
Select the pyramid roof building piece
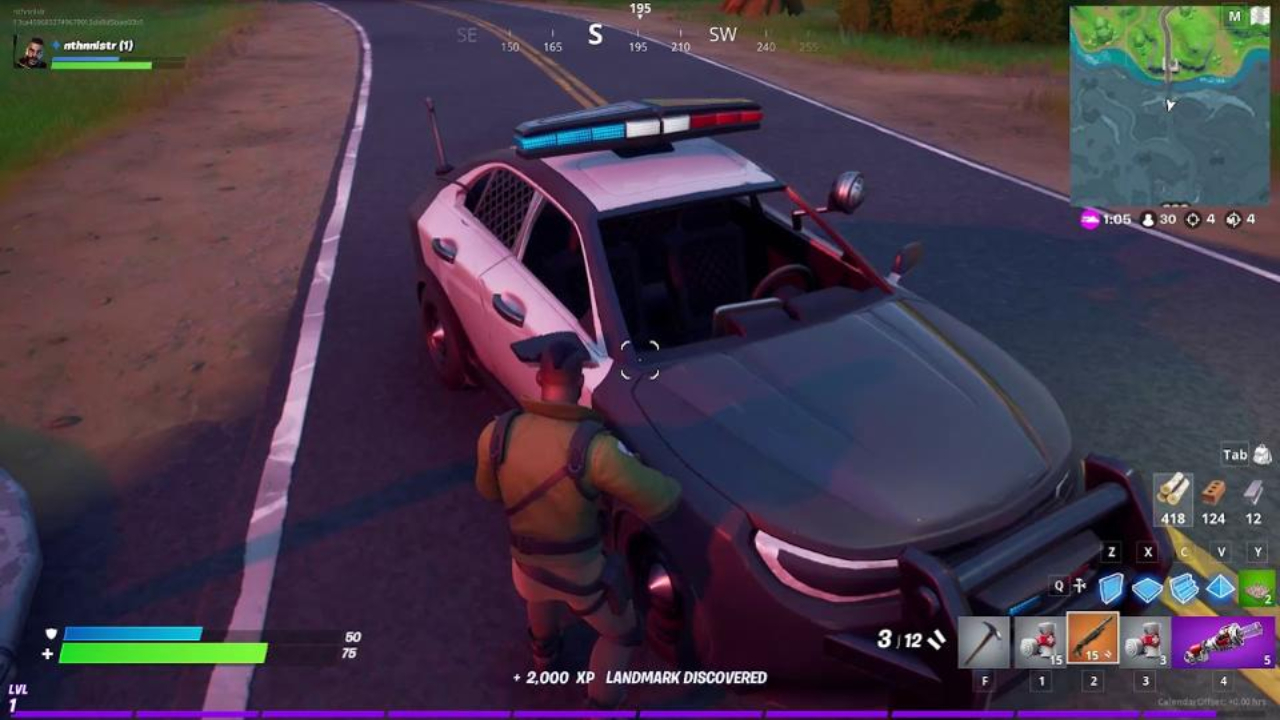1220,588
